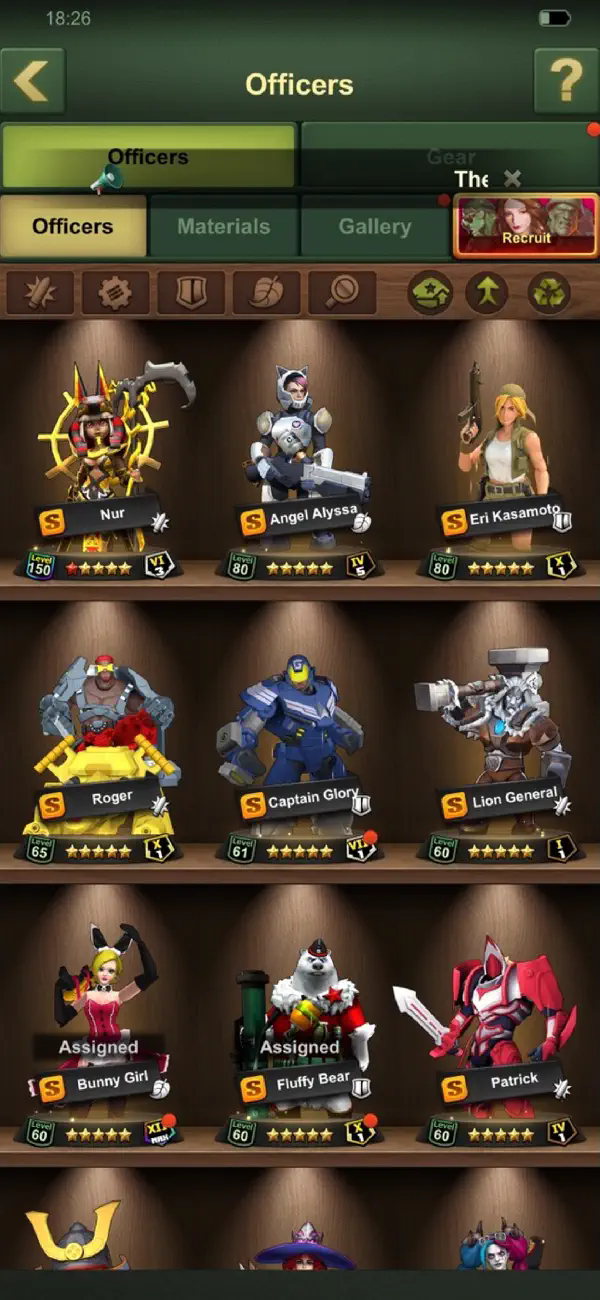This screenshot has width=600, height=1300.
Task: Open the Materials tab
Action: coord(223,226)
